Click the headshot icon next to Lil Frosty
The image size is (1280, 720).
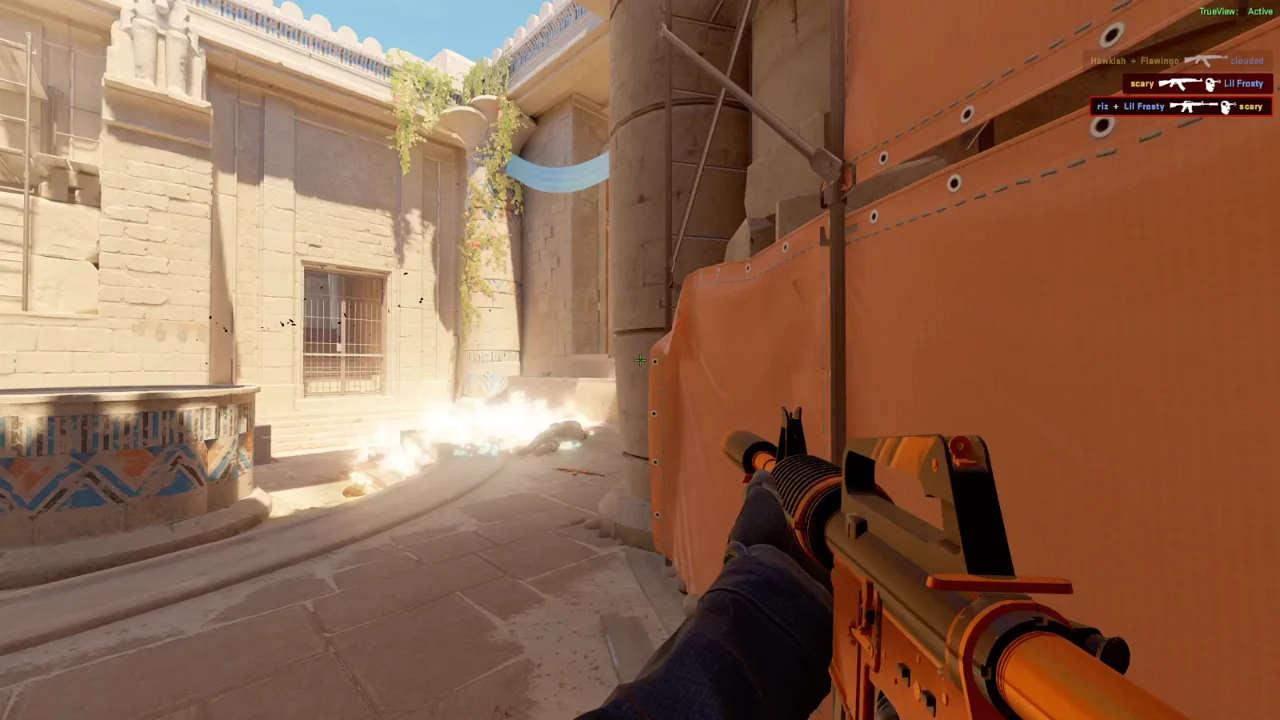(x=1210, y=84)
